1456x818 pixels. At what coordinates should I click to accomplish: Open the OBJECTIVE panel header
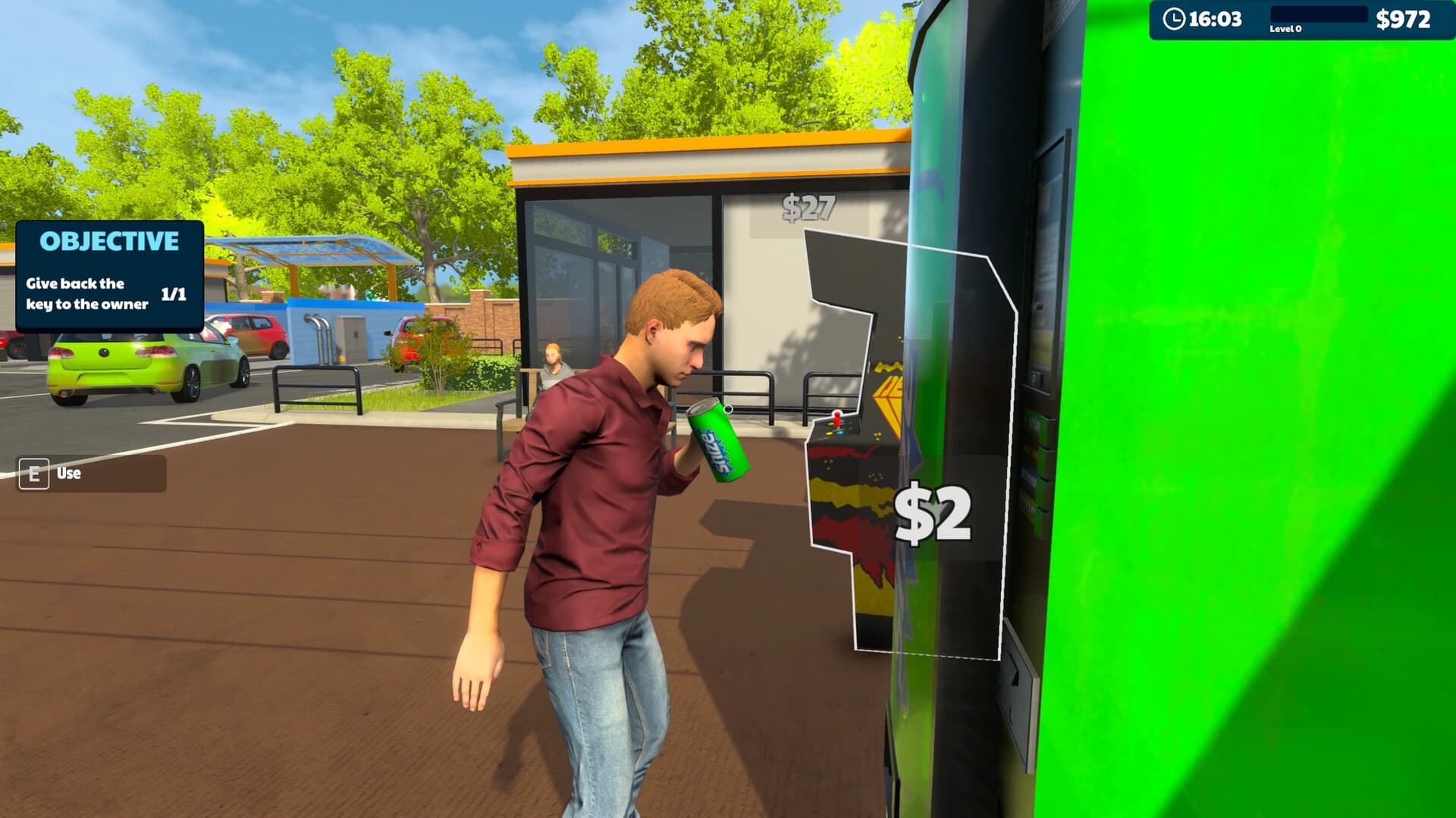(x=109, y=241)
